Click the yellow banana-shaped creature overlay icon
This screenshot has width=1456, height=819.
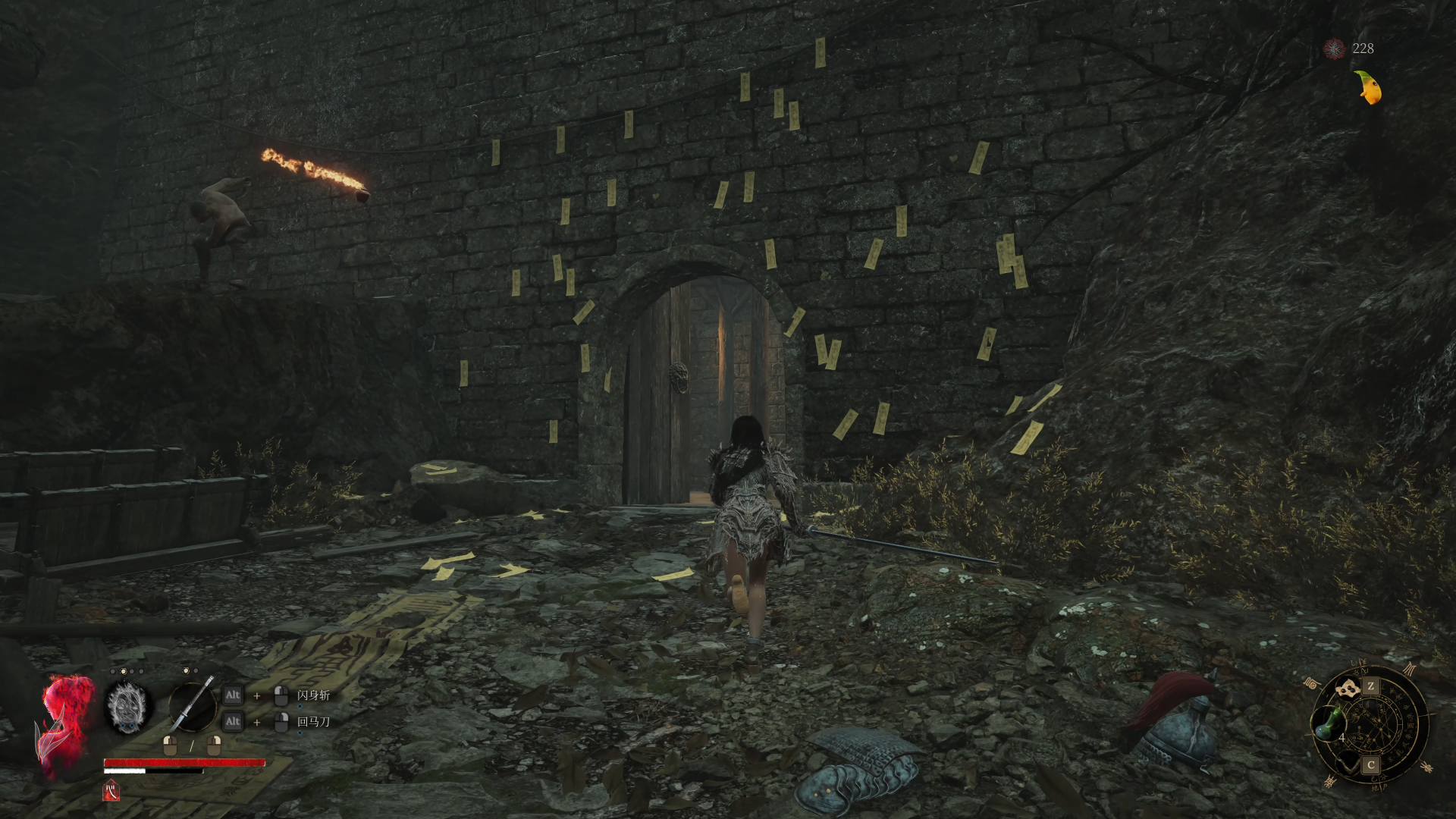click(1368, 87)
